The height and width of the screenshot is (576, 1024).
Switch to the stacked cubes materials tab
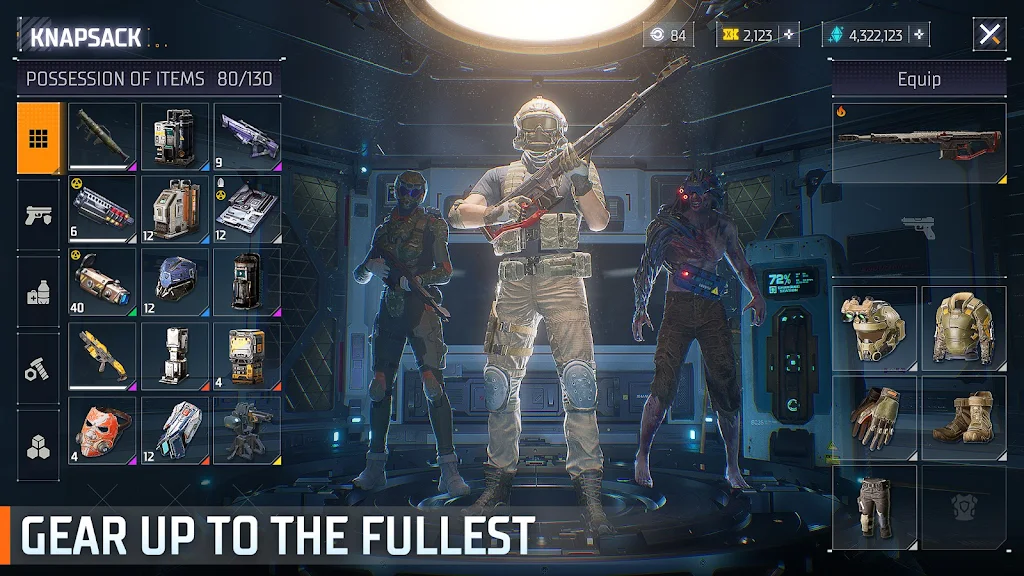(39, 445)
